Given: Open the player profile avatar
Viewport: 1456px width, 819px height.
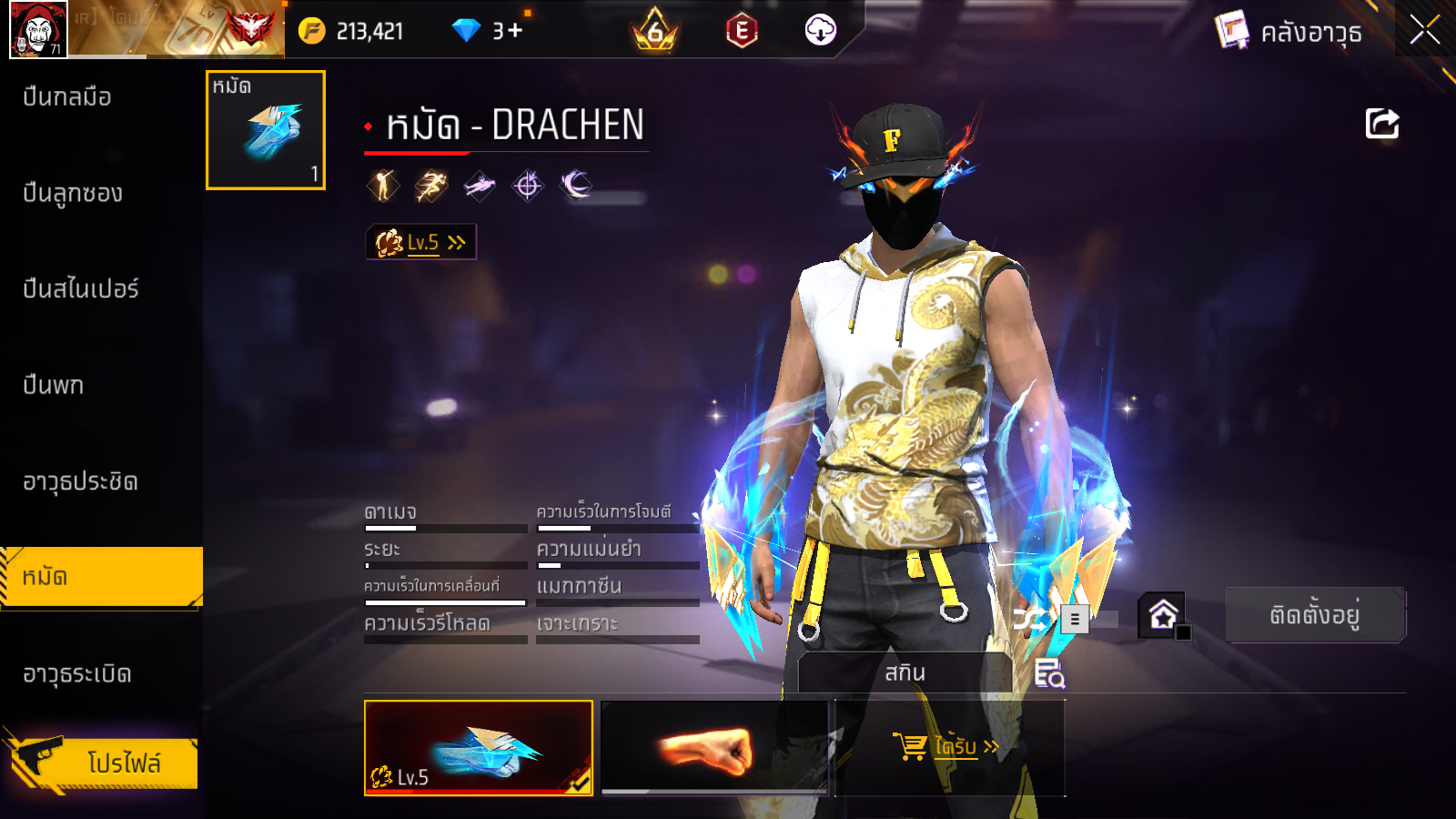Looking at the screenshot, I should coord(38,29).
